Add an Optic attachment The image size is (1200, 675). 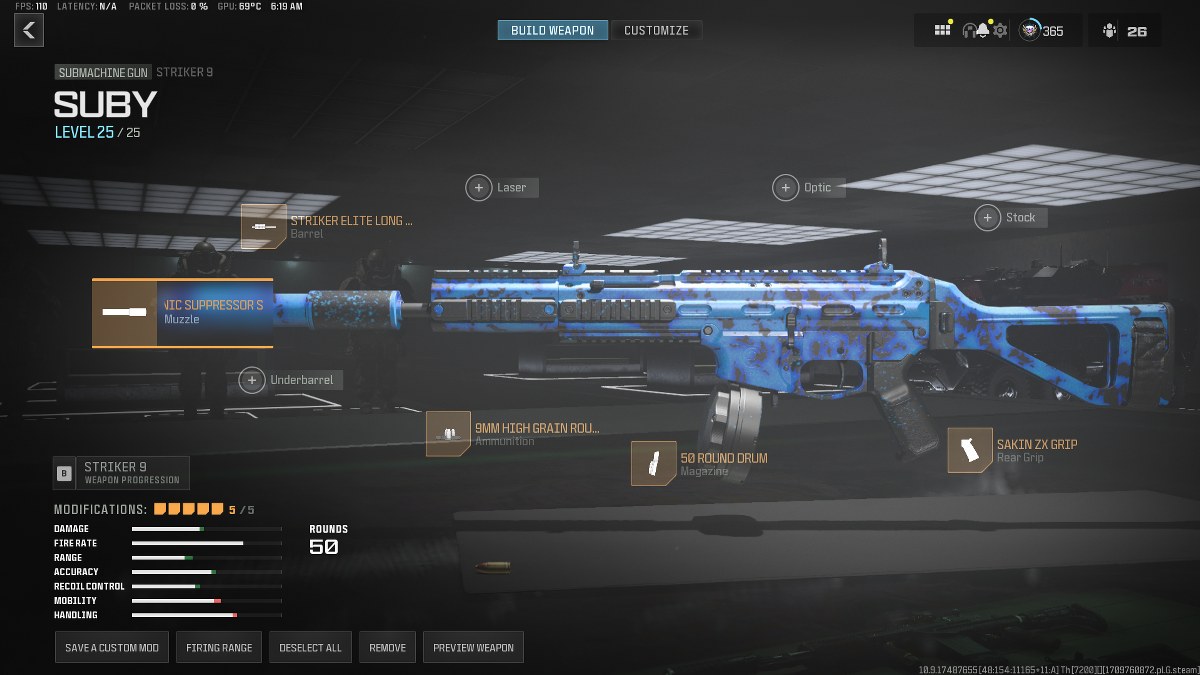click(787, 187)
